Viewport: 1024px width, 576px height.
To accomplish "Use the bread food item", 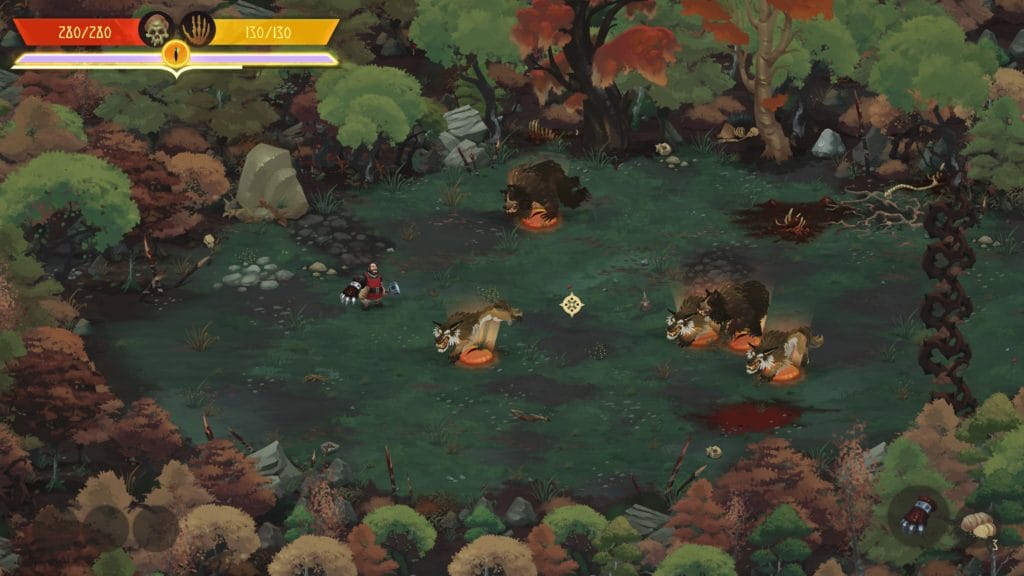I will click(x=977, y=524).
